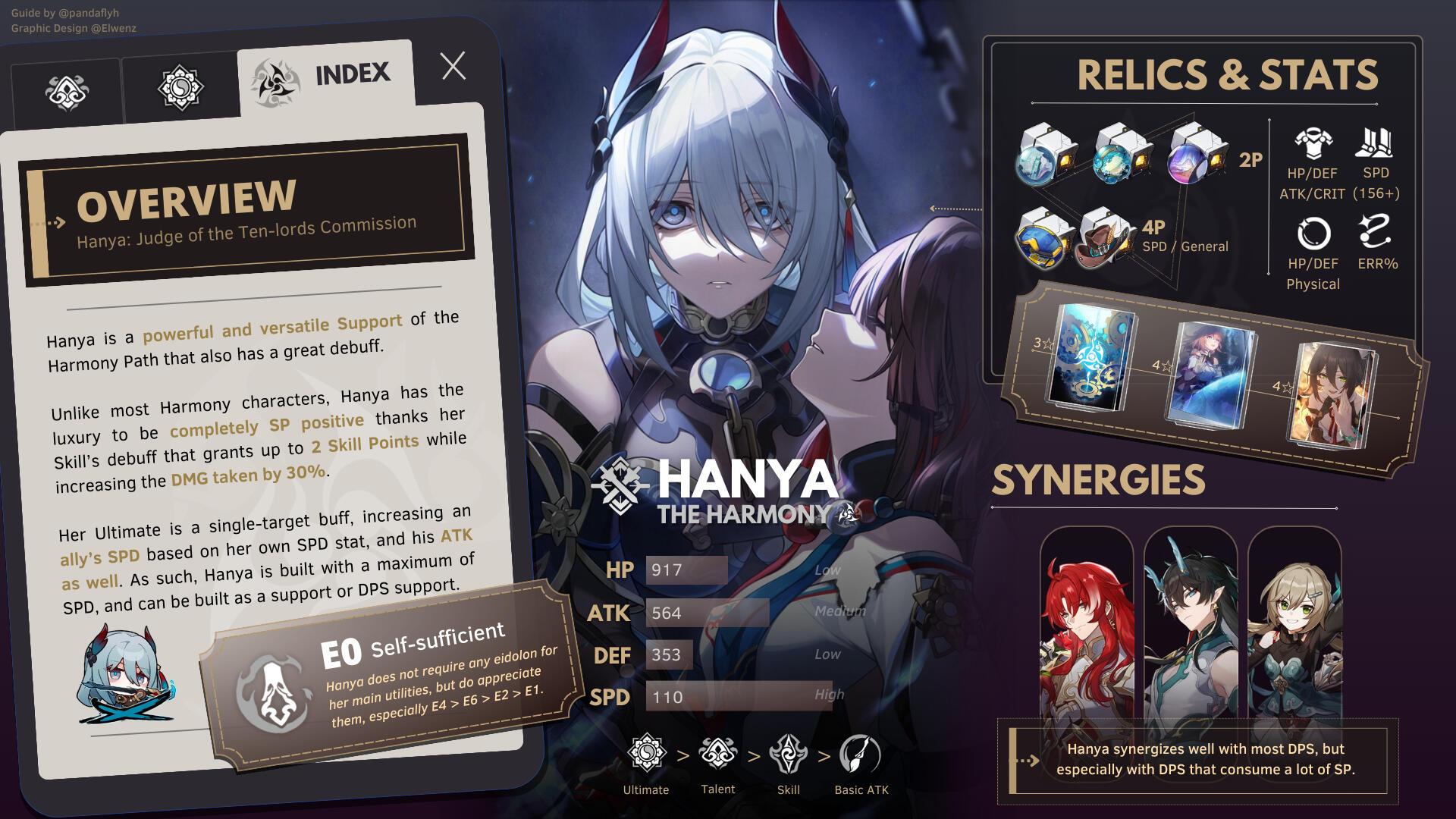This screenshot has height=819, width=1456.
Task: Pick the 3-star gear light cone card
Action: click(x=1090, y=356)
